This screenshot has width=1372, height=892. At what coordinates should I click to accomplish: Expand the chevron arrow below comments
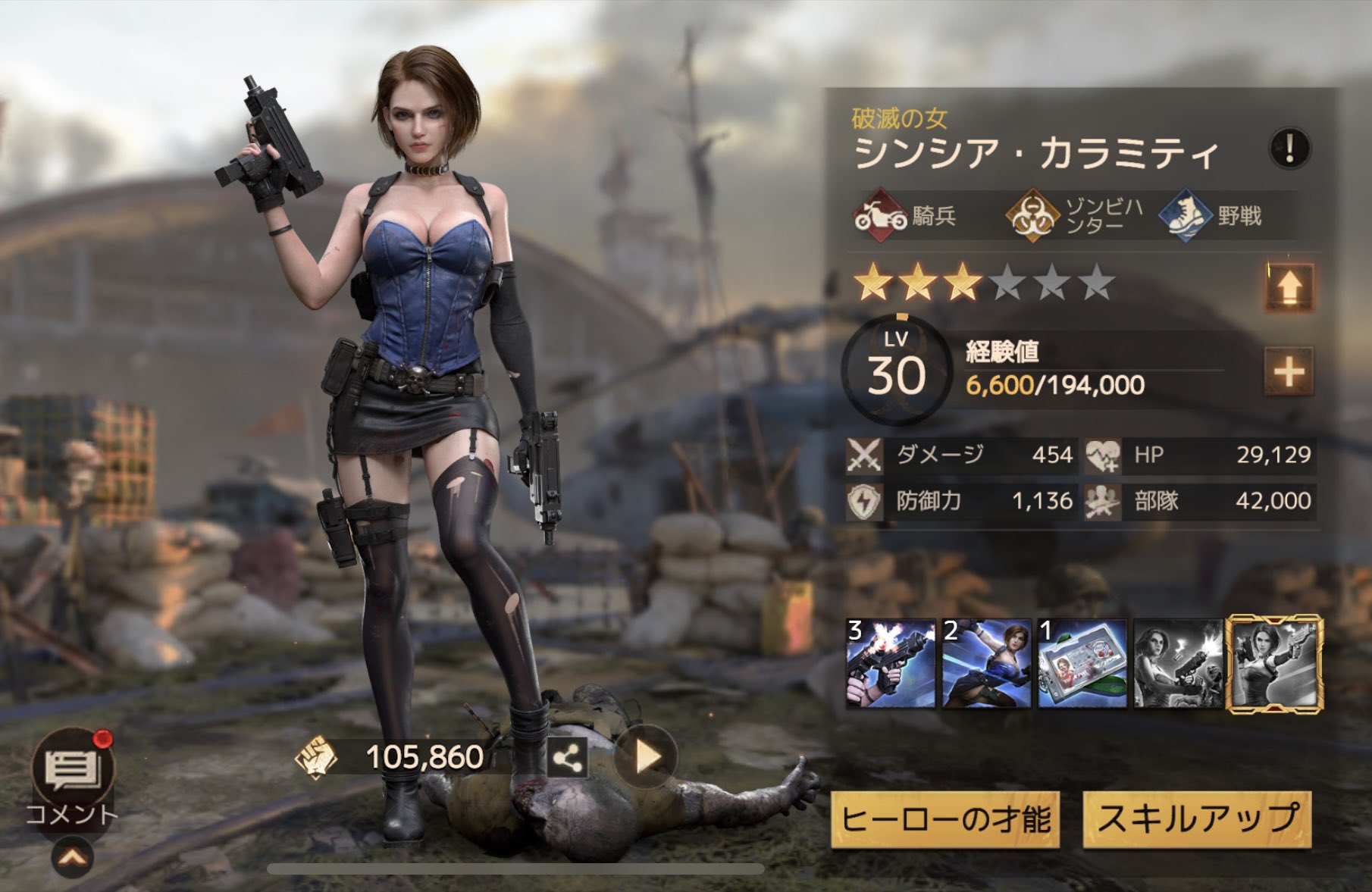click(x=73, y=858)
